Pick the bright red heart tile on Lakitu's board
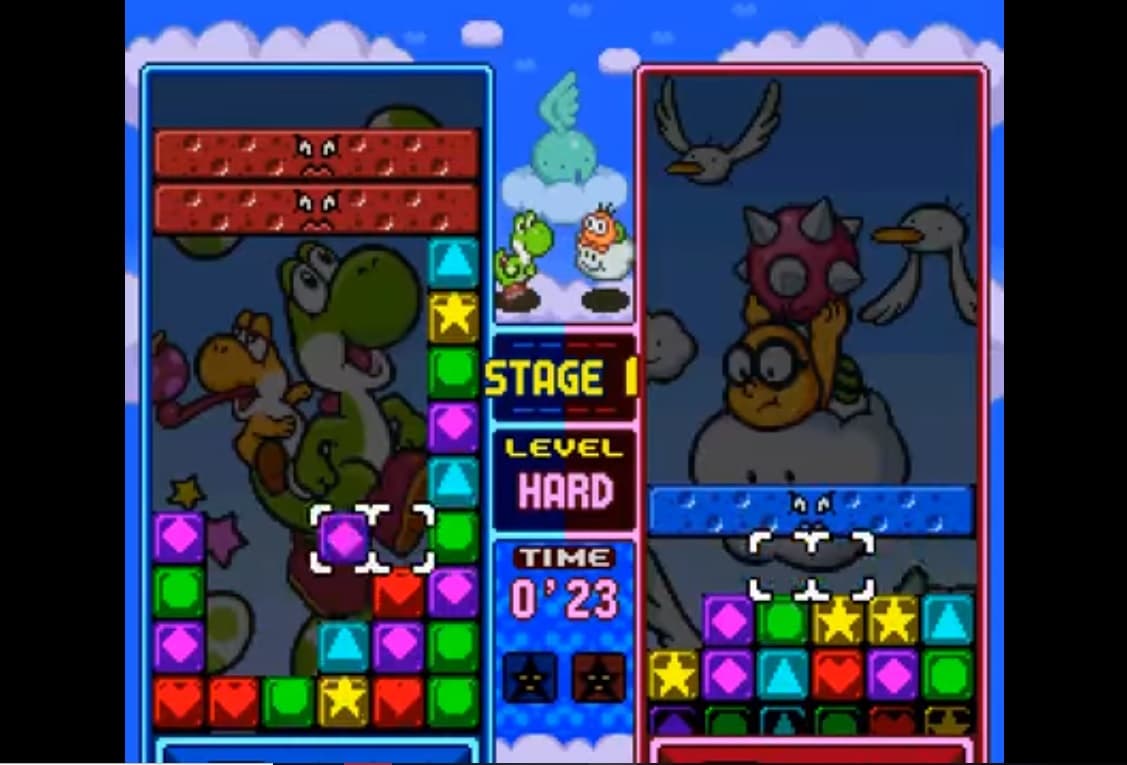1127x765 pixels. pyautogui.click(x=837, y=674)
